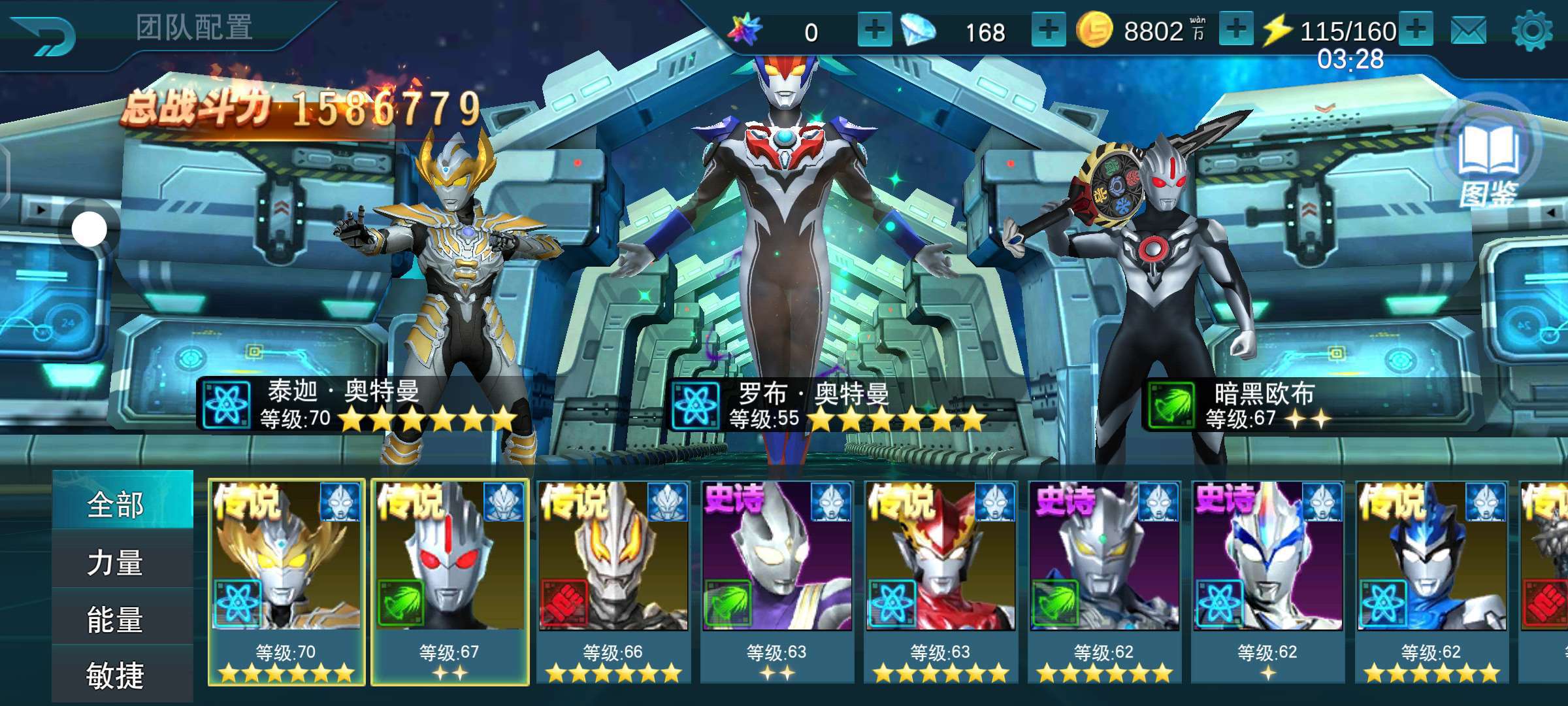
Task: Pick the level 66 legend hero card
Action: tap(613, 582)
